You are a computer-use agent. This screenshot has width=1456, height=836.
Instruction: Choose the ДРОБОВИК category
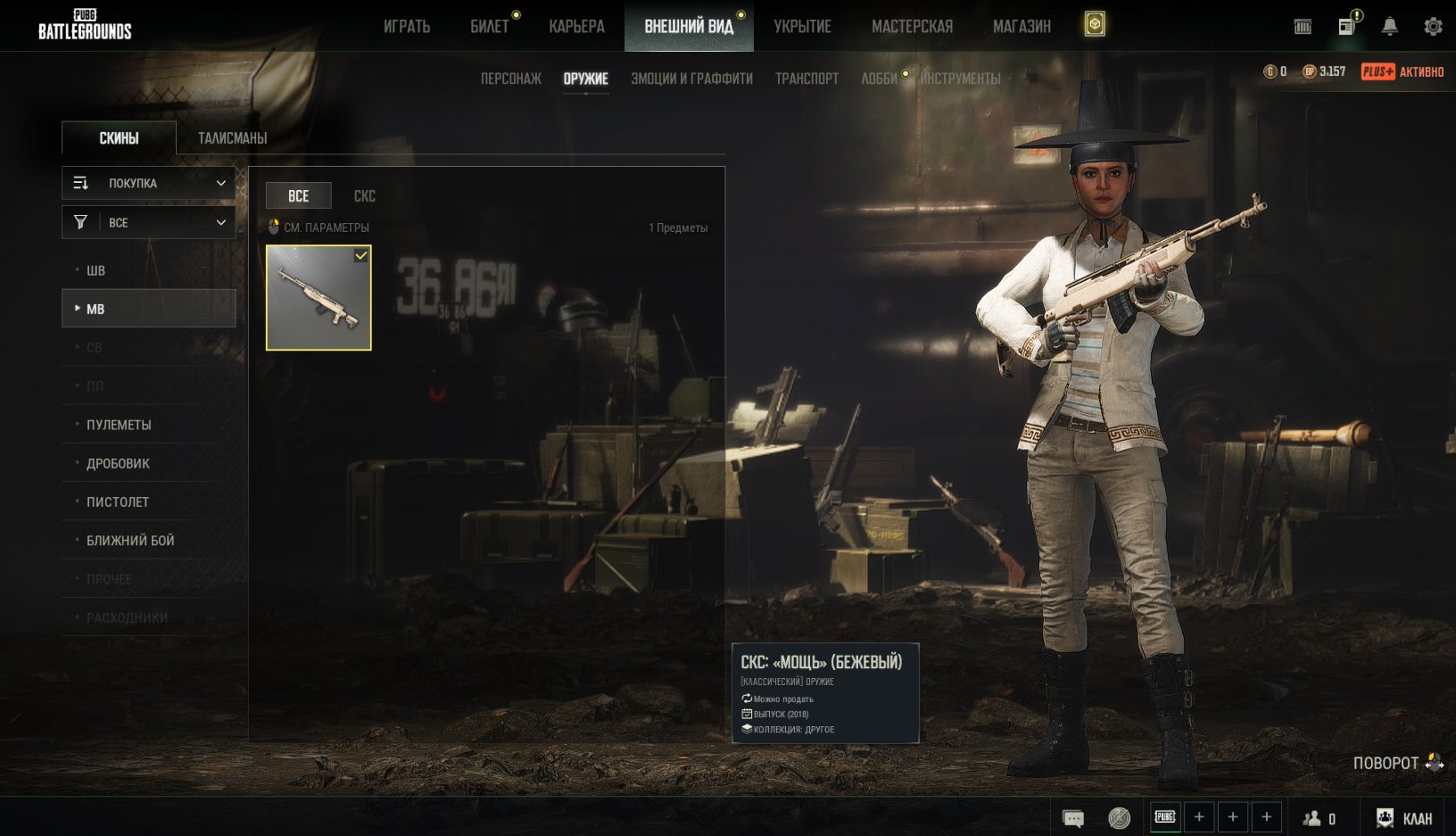point(118,463)
